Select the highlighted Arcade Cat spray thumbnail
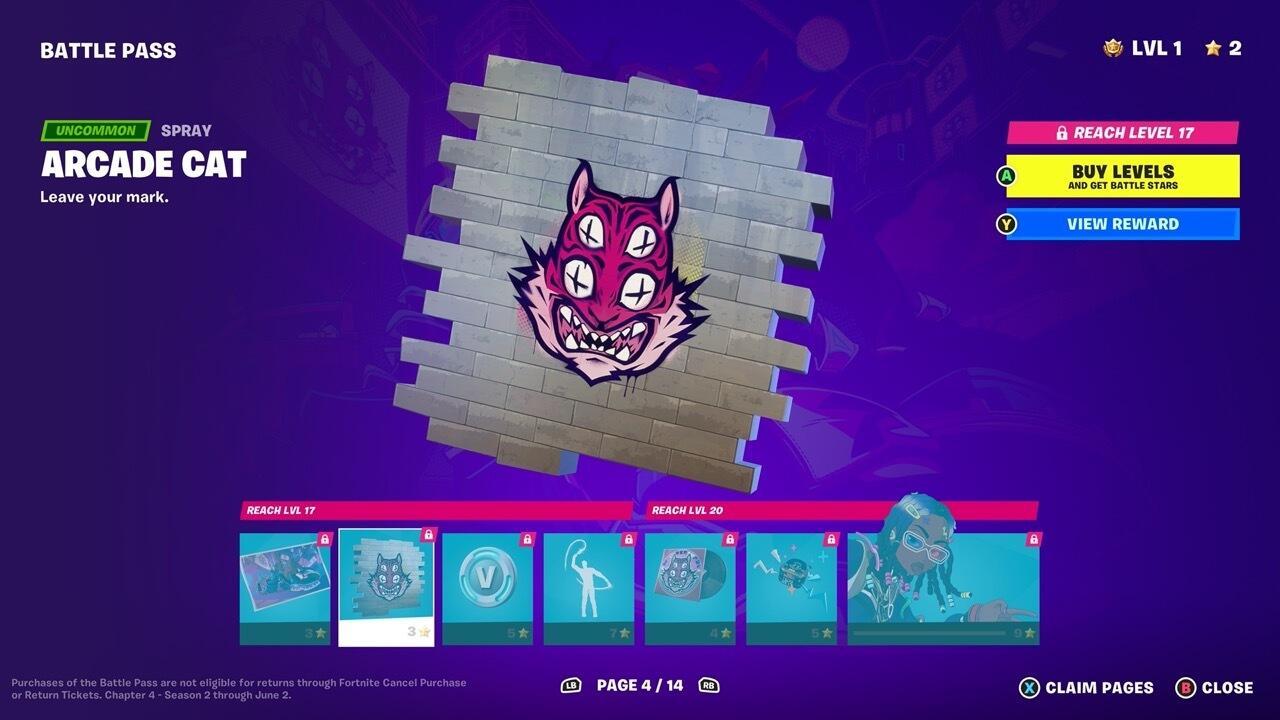Image resolution: width=1280 pixels, height=720 pixels. pyautogui.click(x=386, y=578)
